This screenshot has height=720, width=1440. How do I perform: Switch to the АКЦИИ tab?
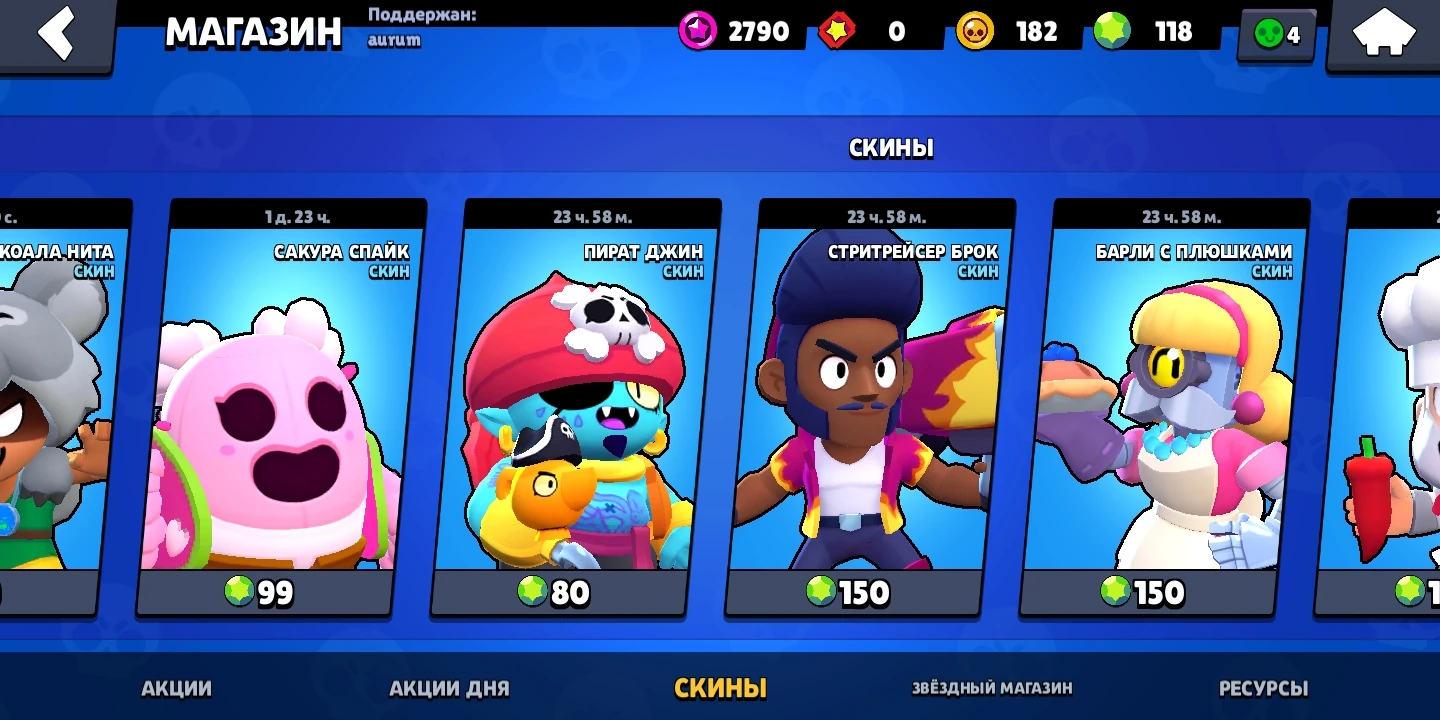click(175, 689)
